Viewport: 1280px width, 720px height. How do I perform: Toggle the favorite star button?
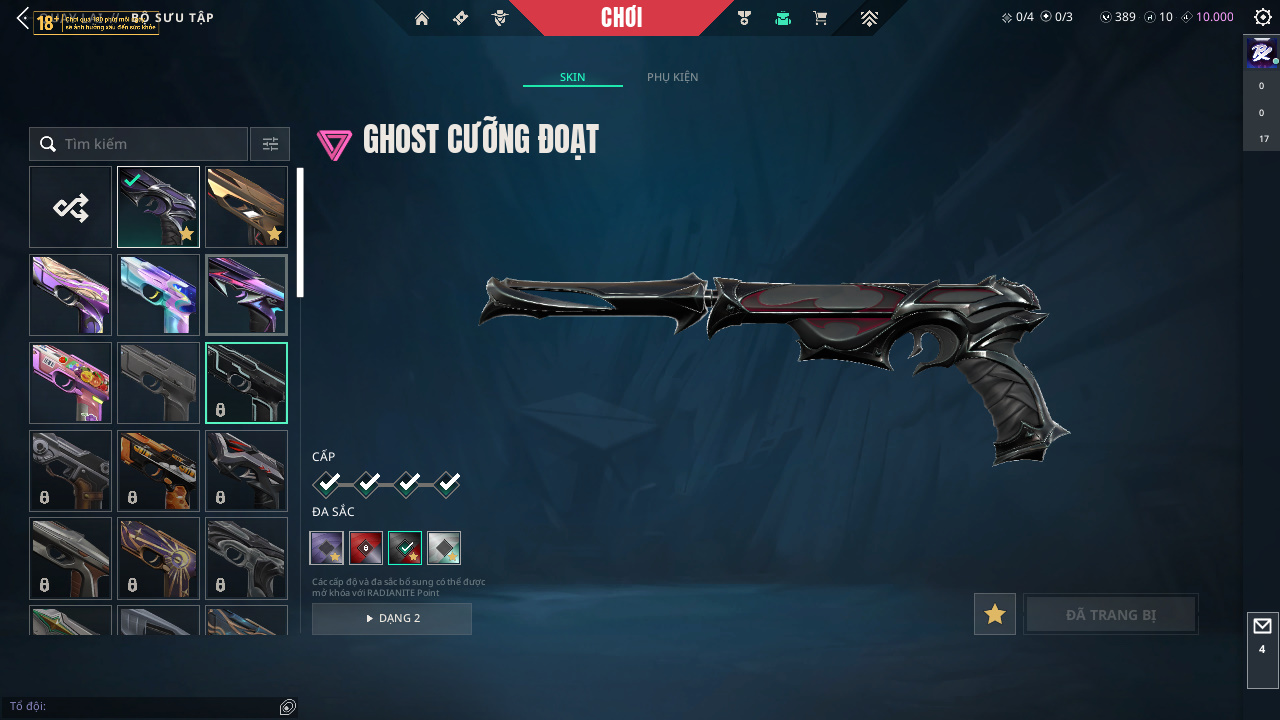[x=995, y=614]
